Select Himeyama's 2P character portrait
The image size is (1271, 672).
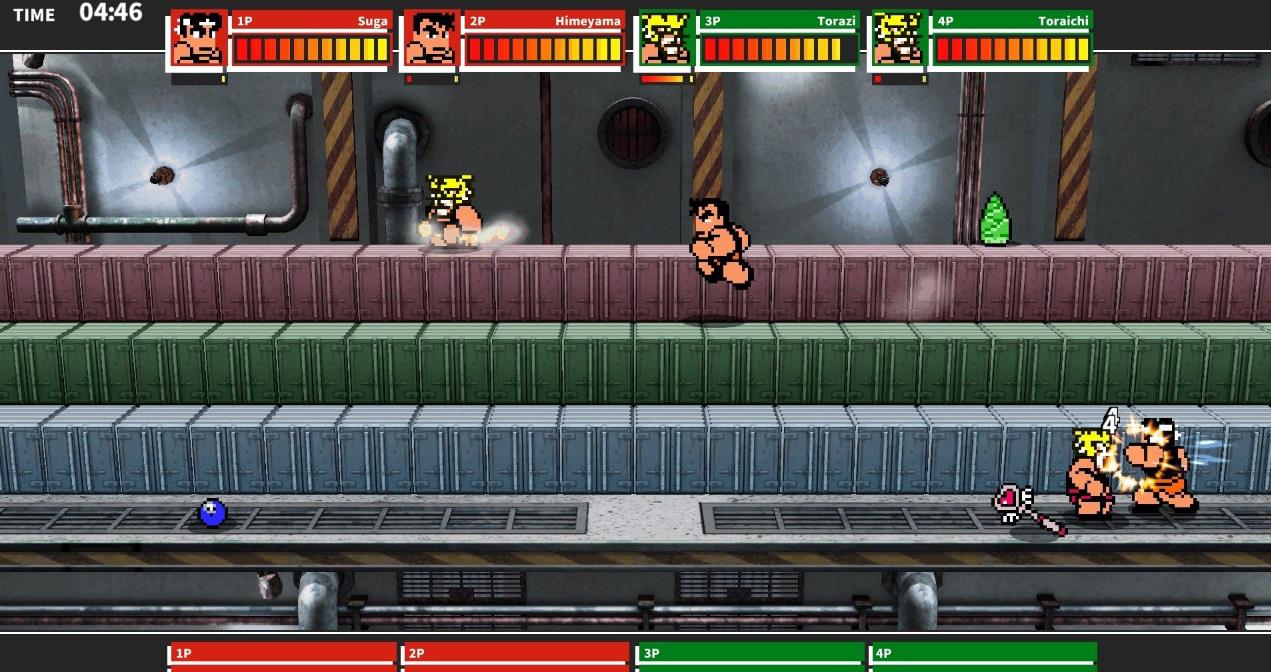(x=432, y=40)
